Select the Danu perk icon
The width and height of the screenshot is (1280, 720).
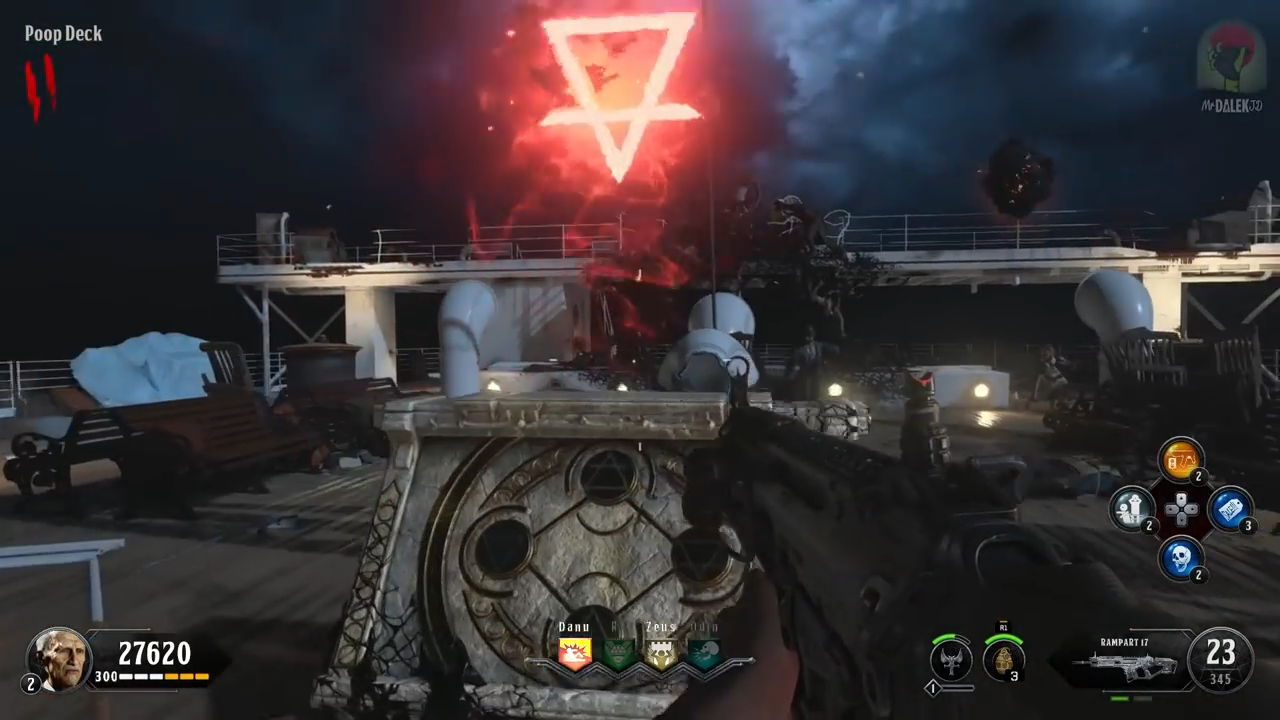click(x=575, y=653)
